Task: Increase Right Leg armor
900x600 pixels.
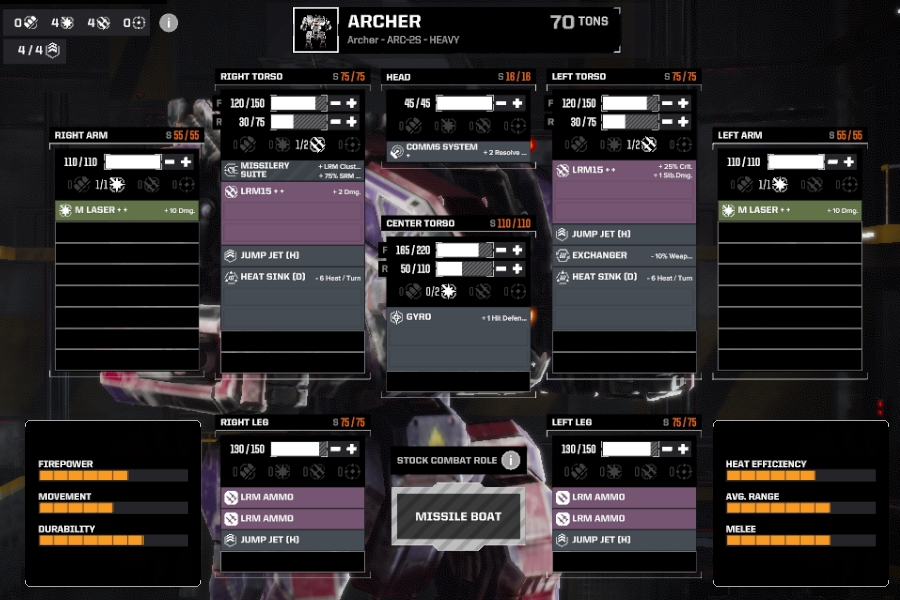Action: point(352,449)
